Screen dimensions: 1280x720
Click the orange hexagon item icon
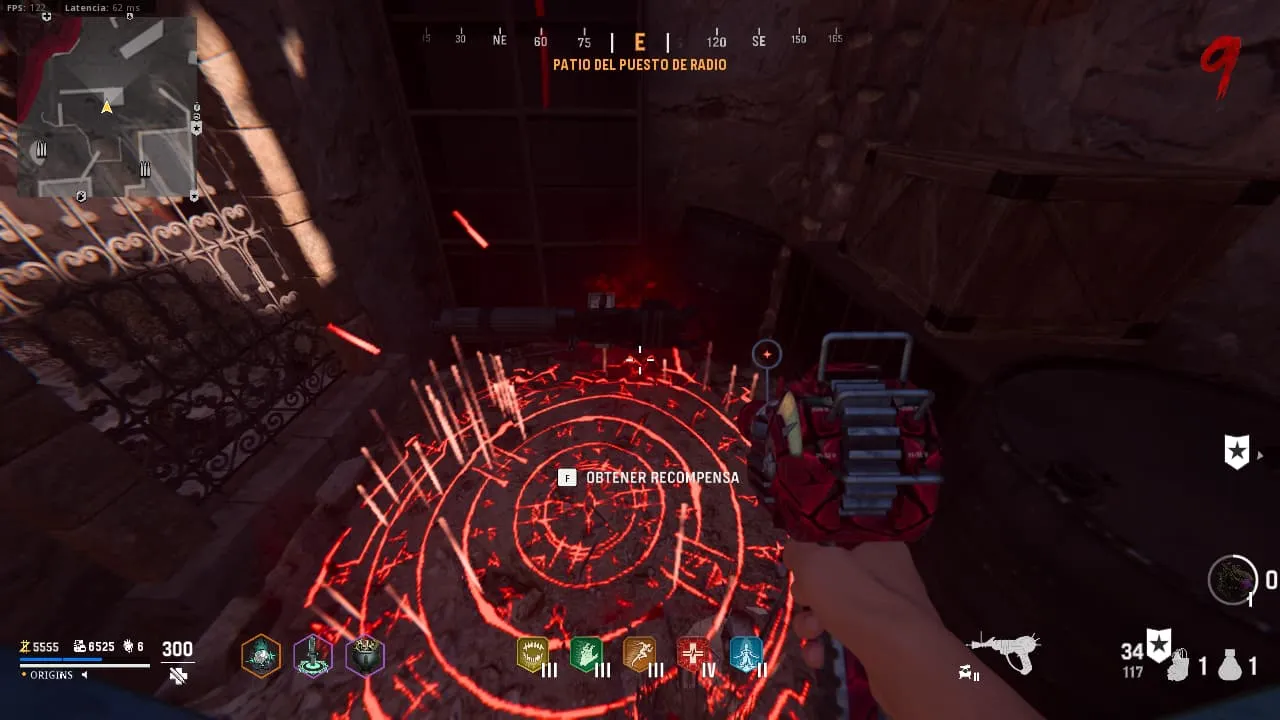[x=261, y=656]
